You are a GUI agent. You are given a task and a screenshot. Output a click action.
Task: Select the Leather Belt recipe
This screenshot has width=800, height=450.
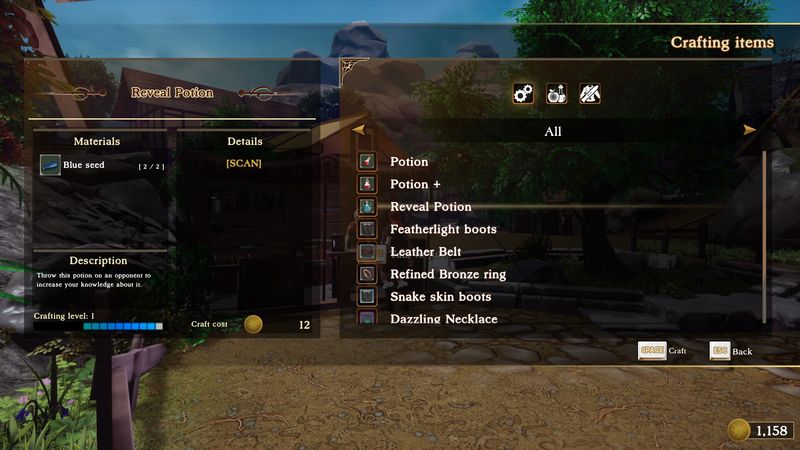pos(425,252)
